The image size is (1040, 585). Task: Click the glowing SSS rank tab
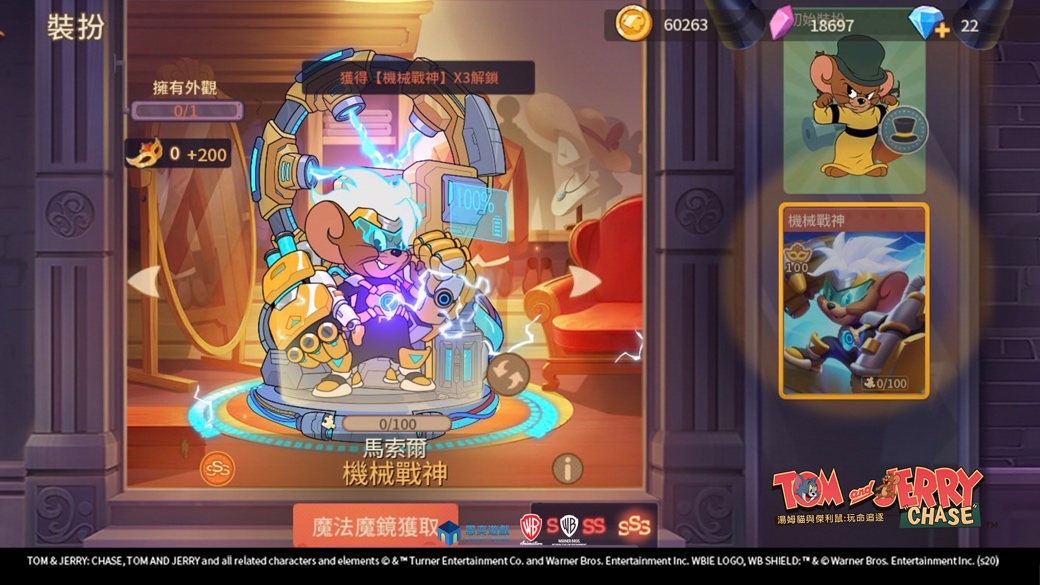[634, 526]
